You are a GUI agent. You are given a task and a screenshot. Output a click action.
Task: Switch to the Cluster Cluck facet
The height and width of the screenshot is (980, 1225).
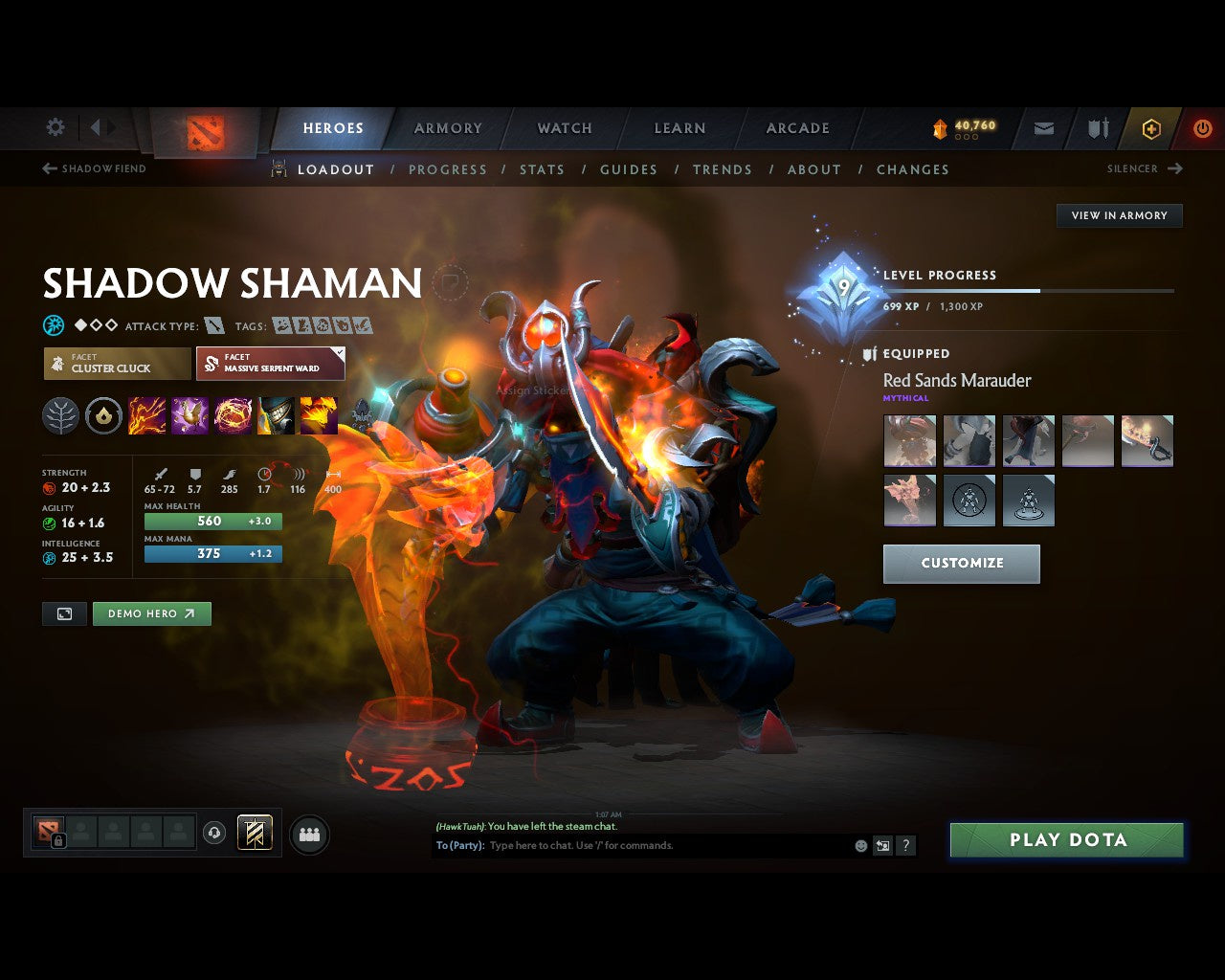tap(115, 364)
